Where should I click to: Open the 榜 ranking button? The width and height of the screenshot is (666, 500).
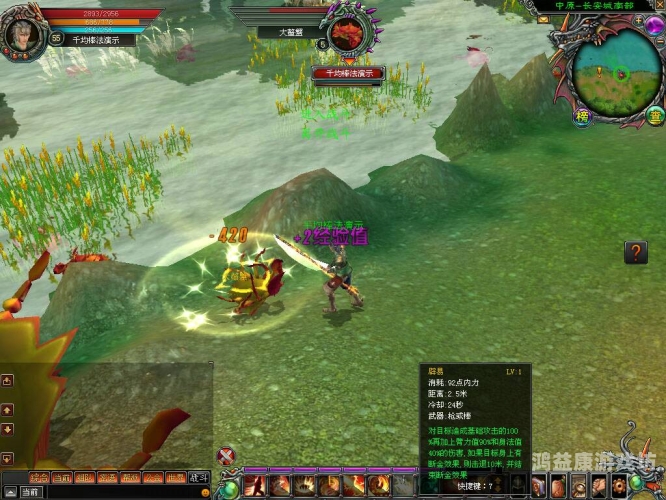point(581,116)
